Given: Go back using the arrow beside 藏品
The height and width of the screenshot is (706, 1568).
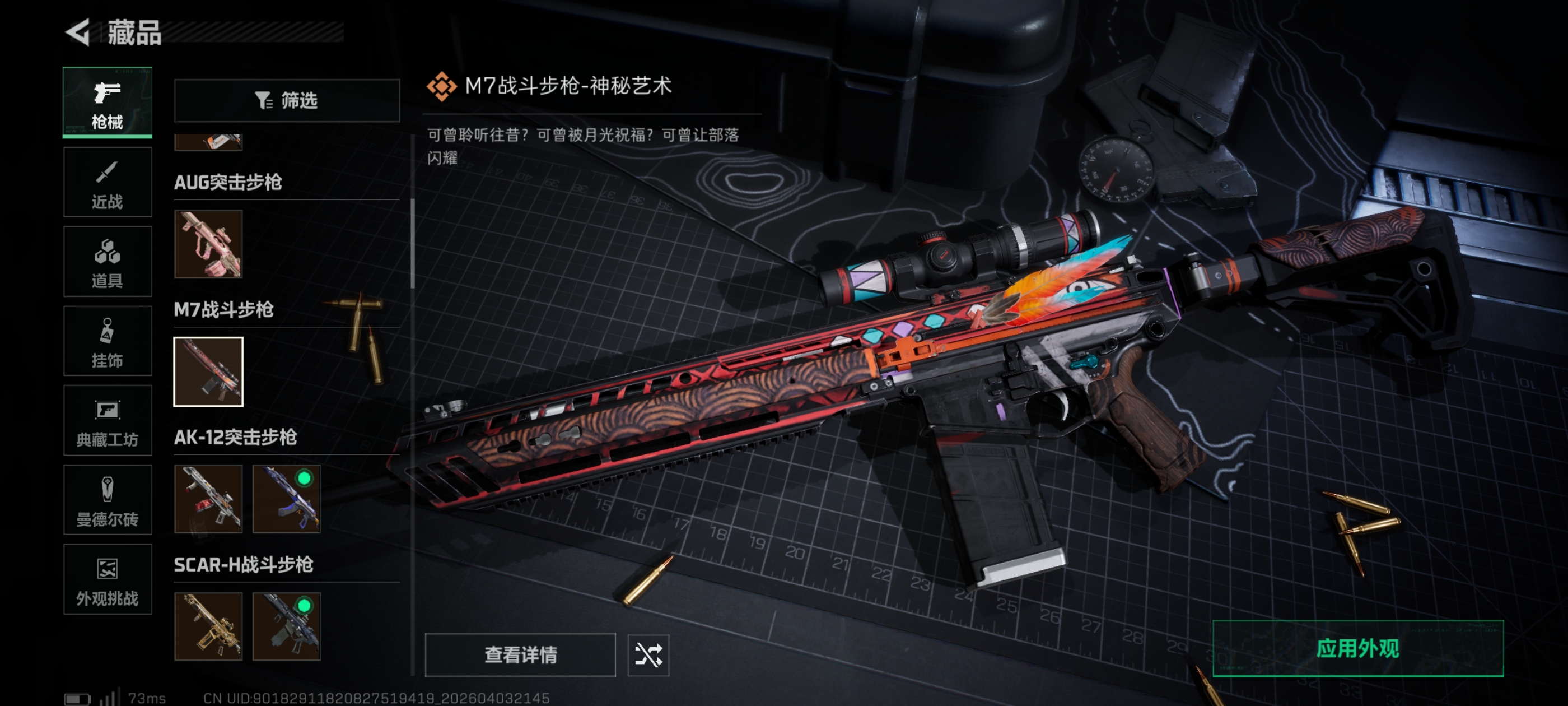Looking at the screenshot, I should click(78, 32).
